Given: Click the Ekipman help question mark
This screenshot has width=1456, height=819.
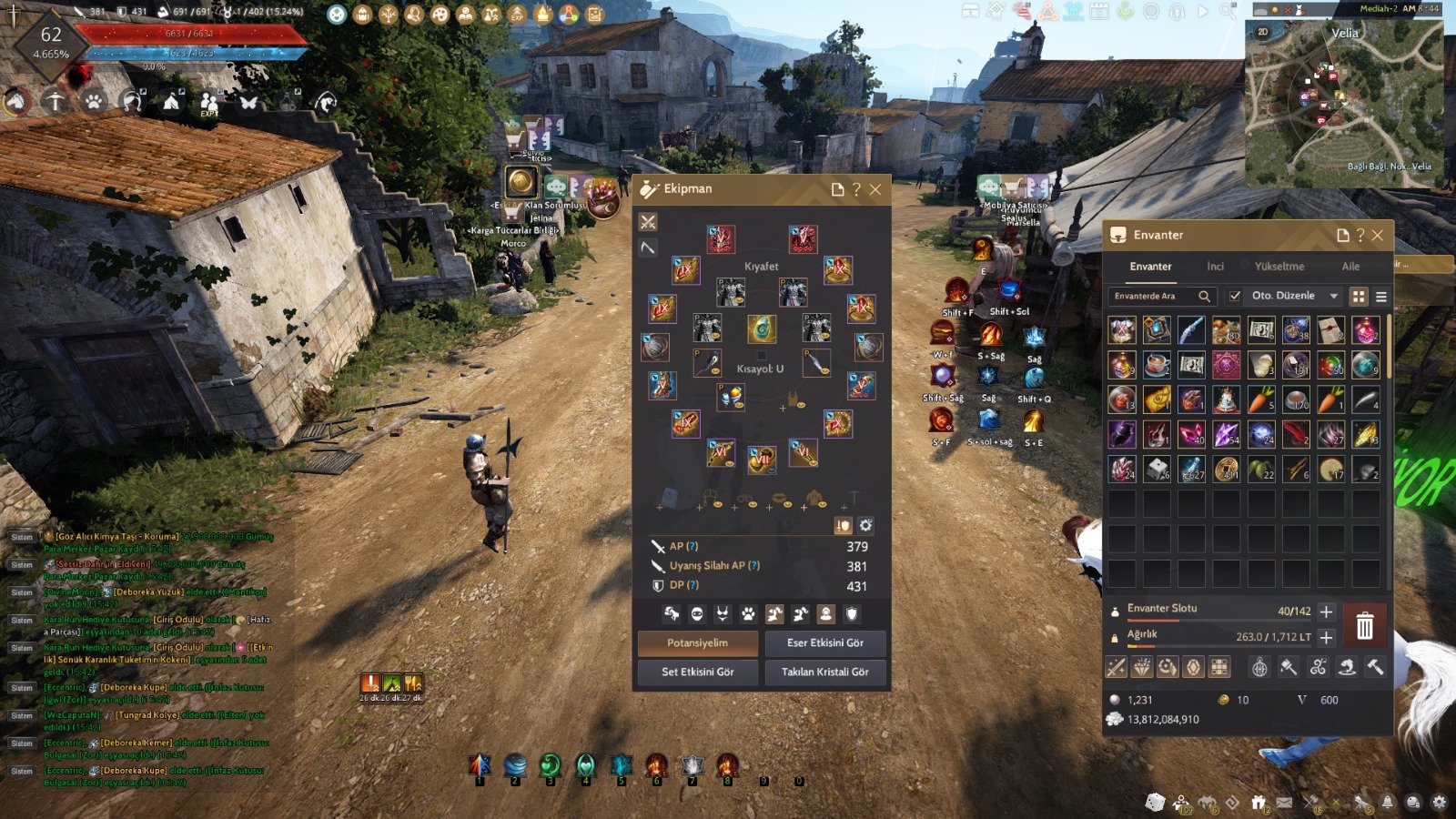Looking at the screenshot, I should 856,189.
